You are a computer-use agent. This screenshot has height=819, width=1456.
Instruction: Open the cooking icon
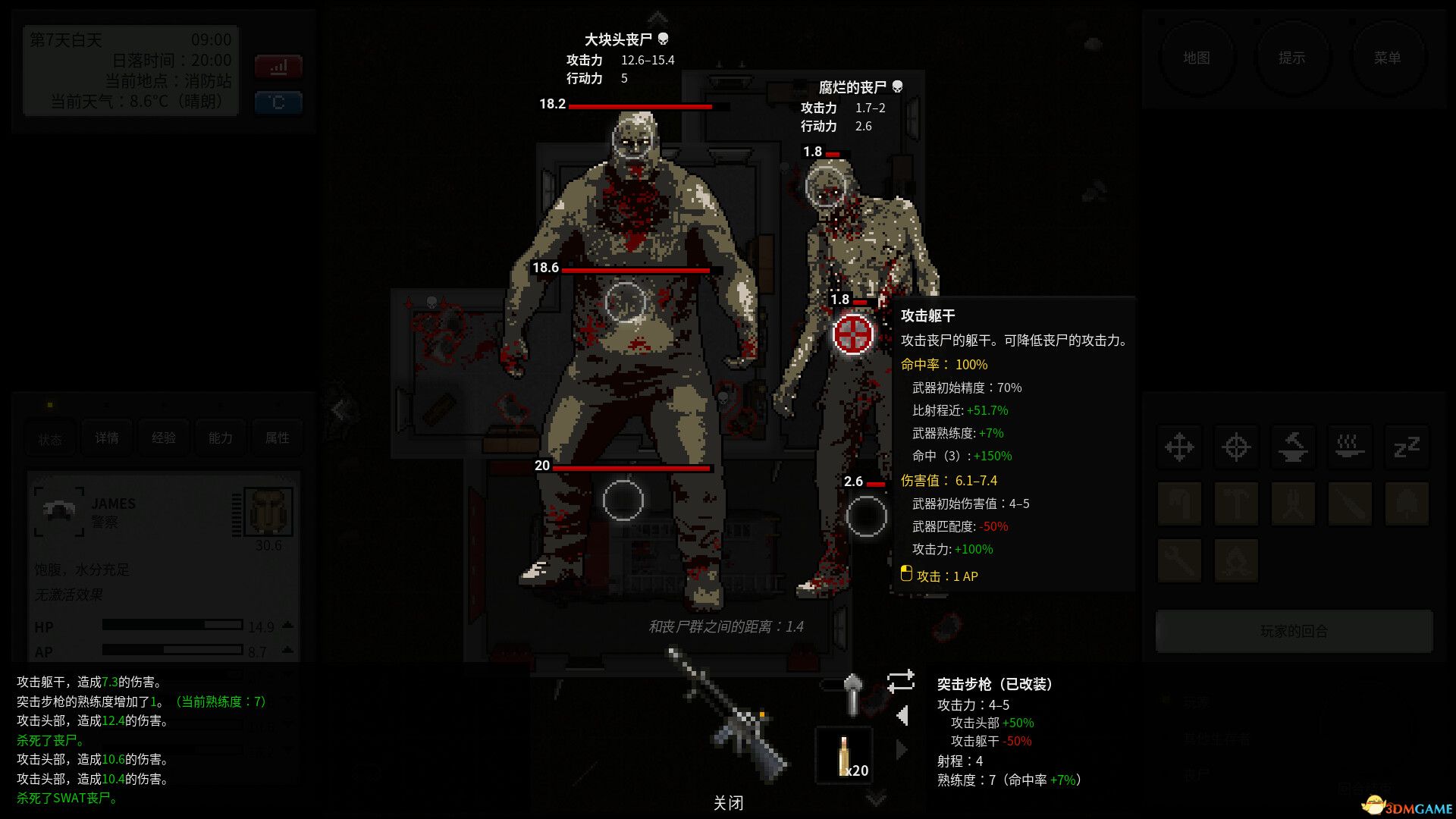1351,447
